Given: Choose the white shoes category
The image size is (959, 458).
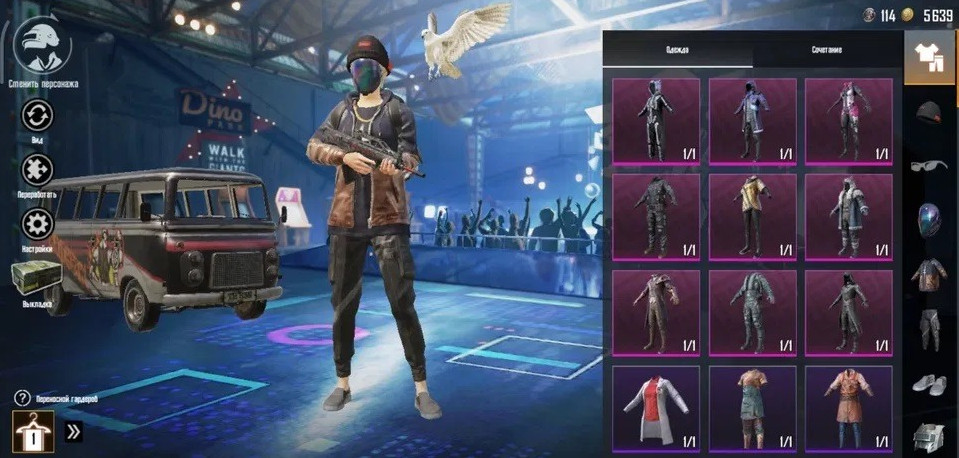Looking at the screenshot, I should pyautogui.click(x=930, y=382).
